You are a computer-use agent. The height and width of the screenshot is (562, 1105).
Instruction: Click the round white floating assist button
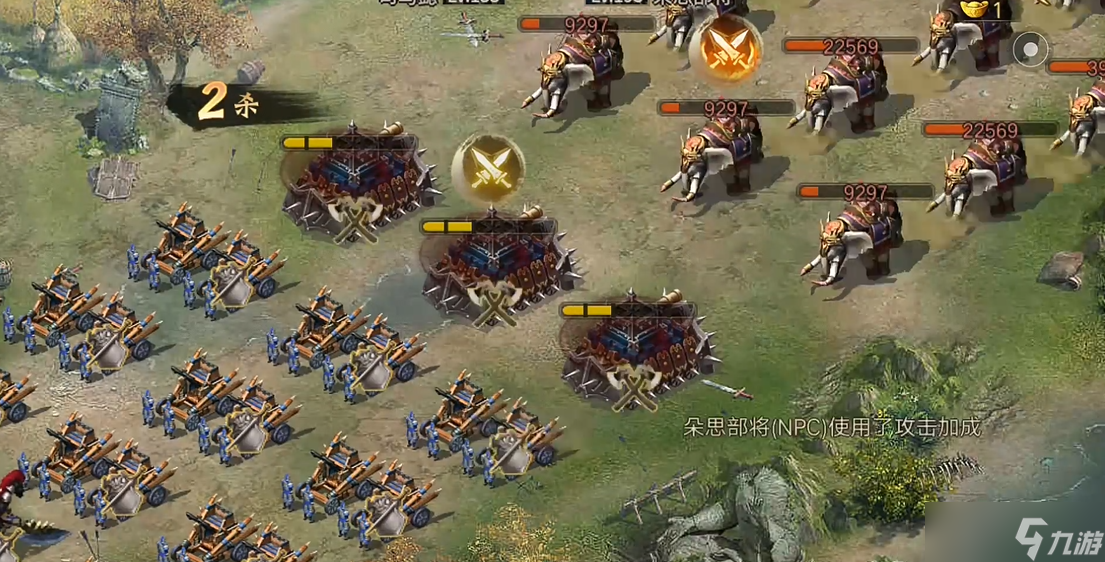[1030, 49]
